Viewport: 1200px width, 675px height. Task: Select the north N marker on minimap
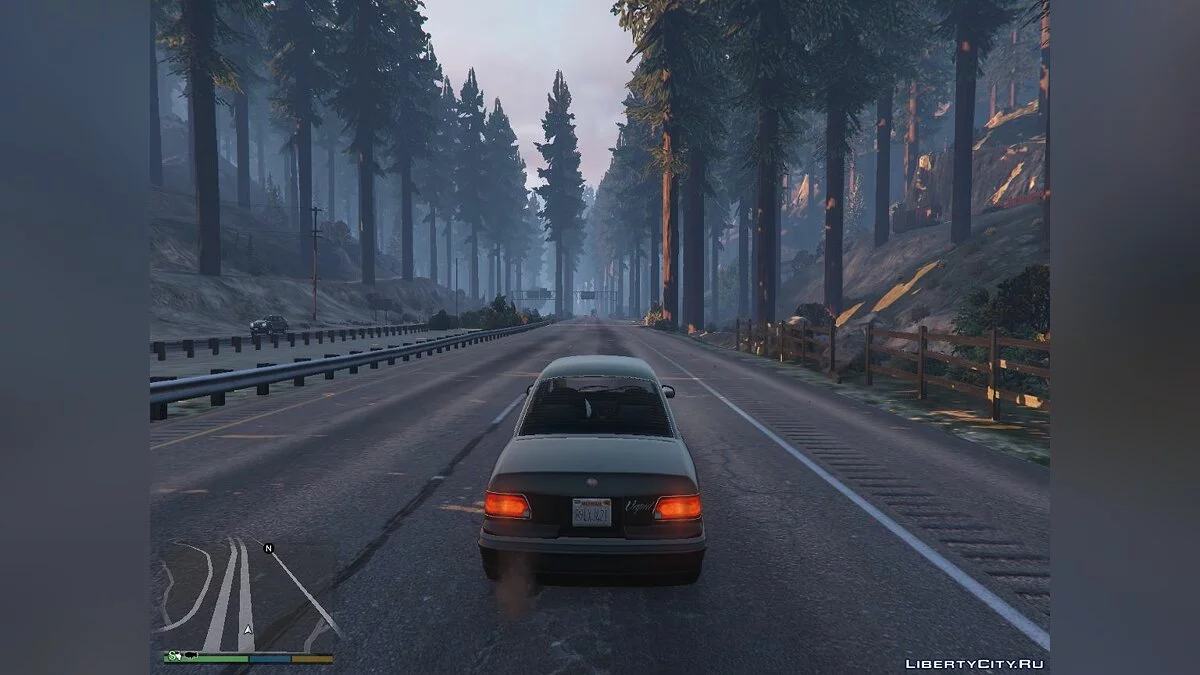(268, 548)
